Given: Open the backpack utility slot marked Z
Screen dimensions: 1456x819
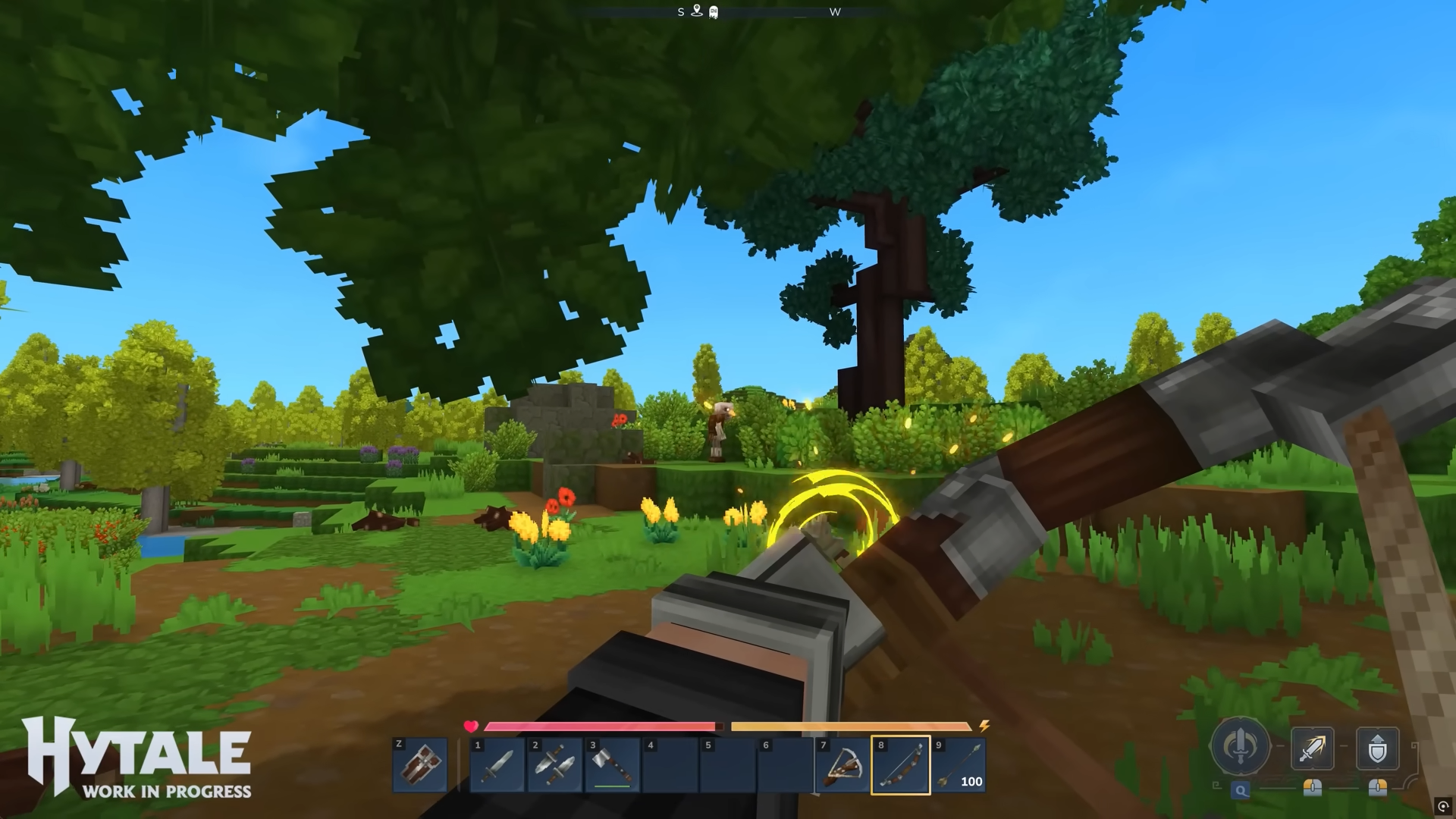Looking at the screenshot, I should [419, 765].
